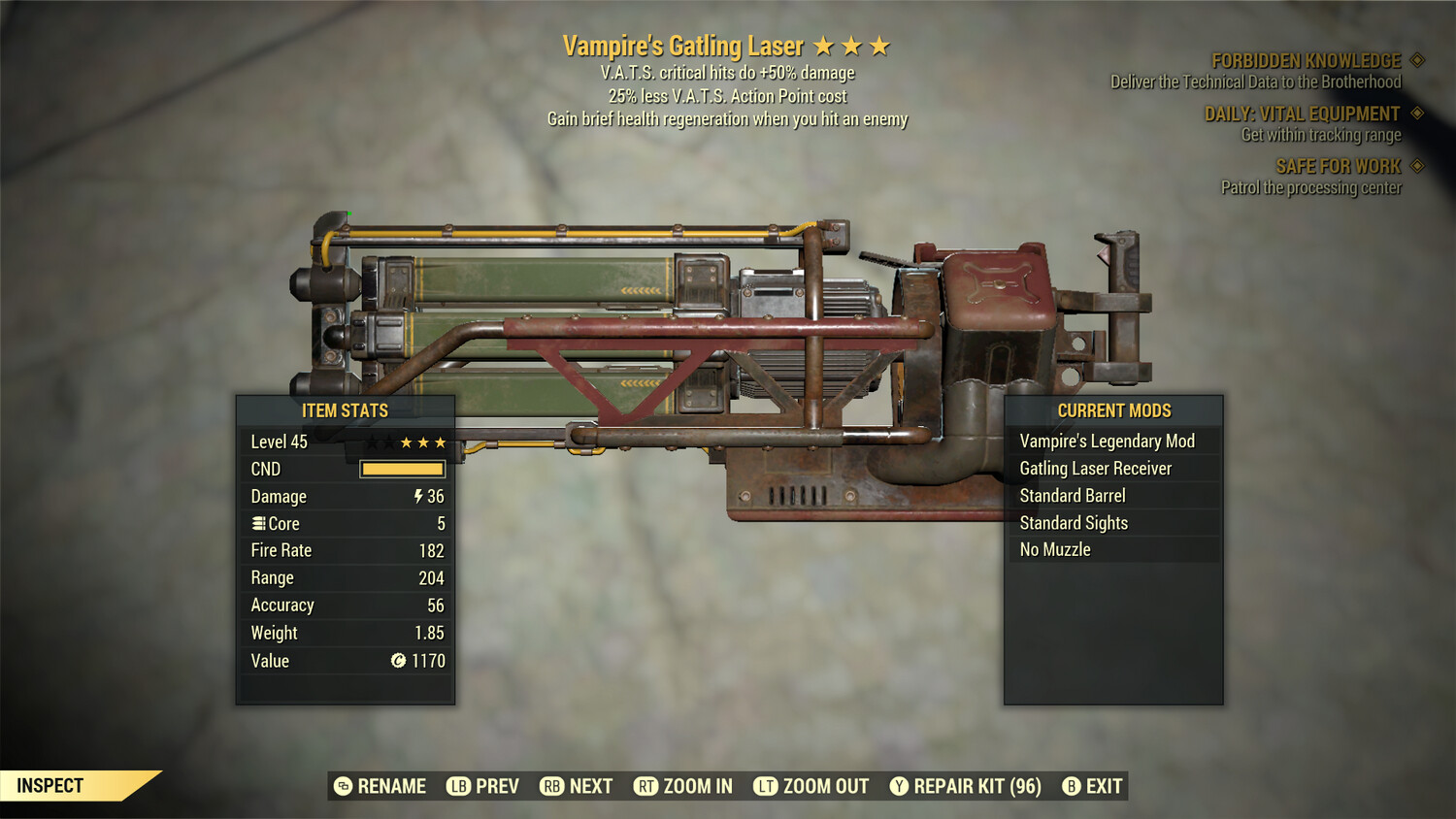Click the fusion core icon beside Core stat
This screenshot has height=819, width=1456.
pyautogui.click(x=258, y=523)
